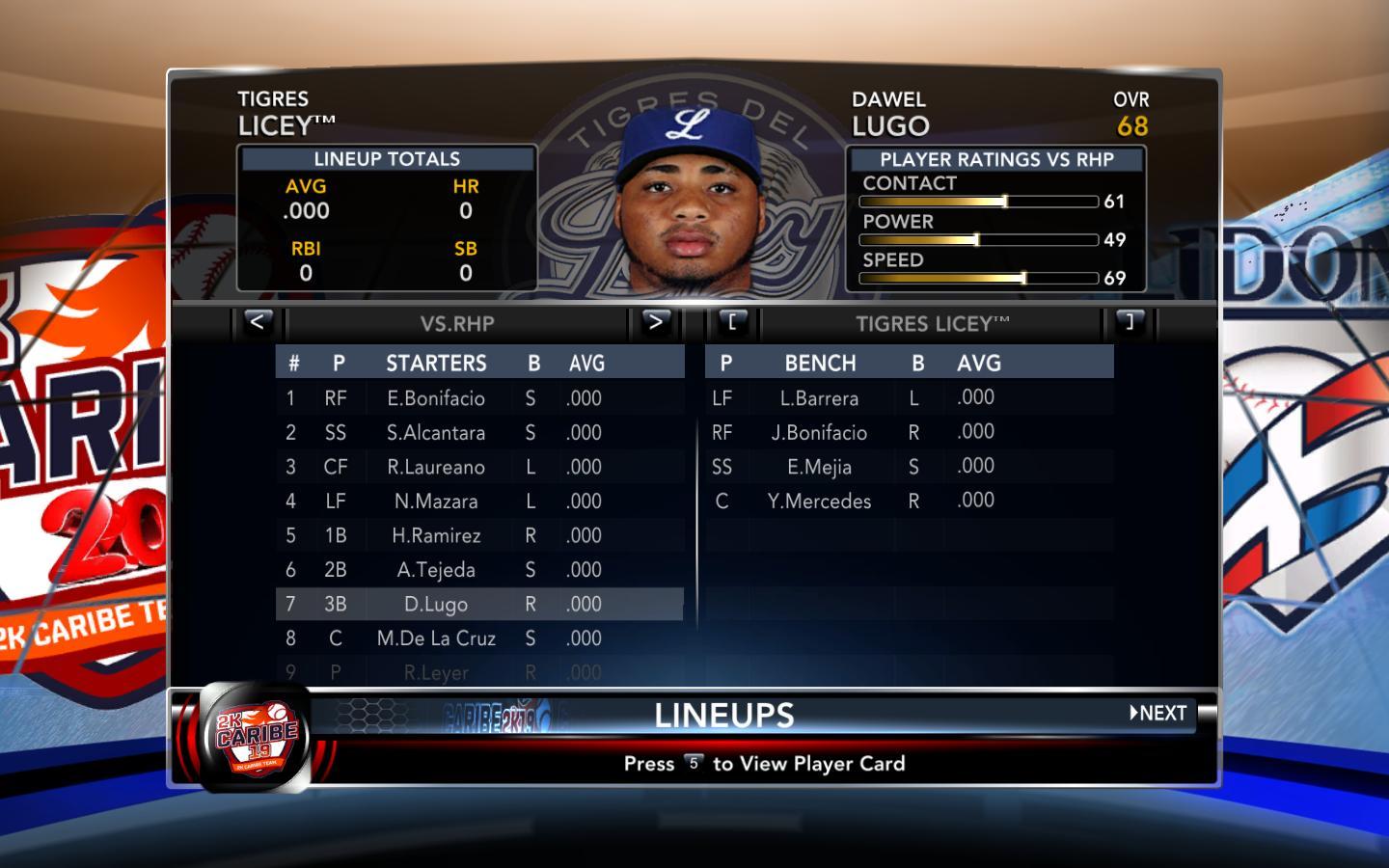Select bench player L.Barrera
Image resolution: width=1389 pixels, height=868 pixels.
click(819, 398)
